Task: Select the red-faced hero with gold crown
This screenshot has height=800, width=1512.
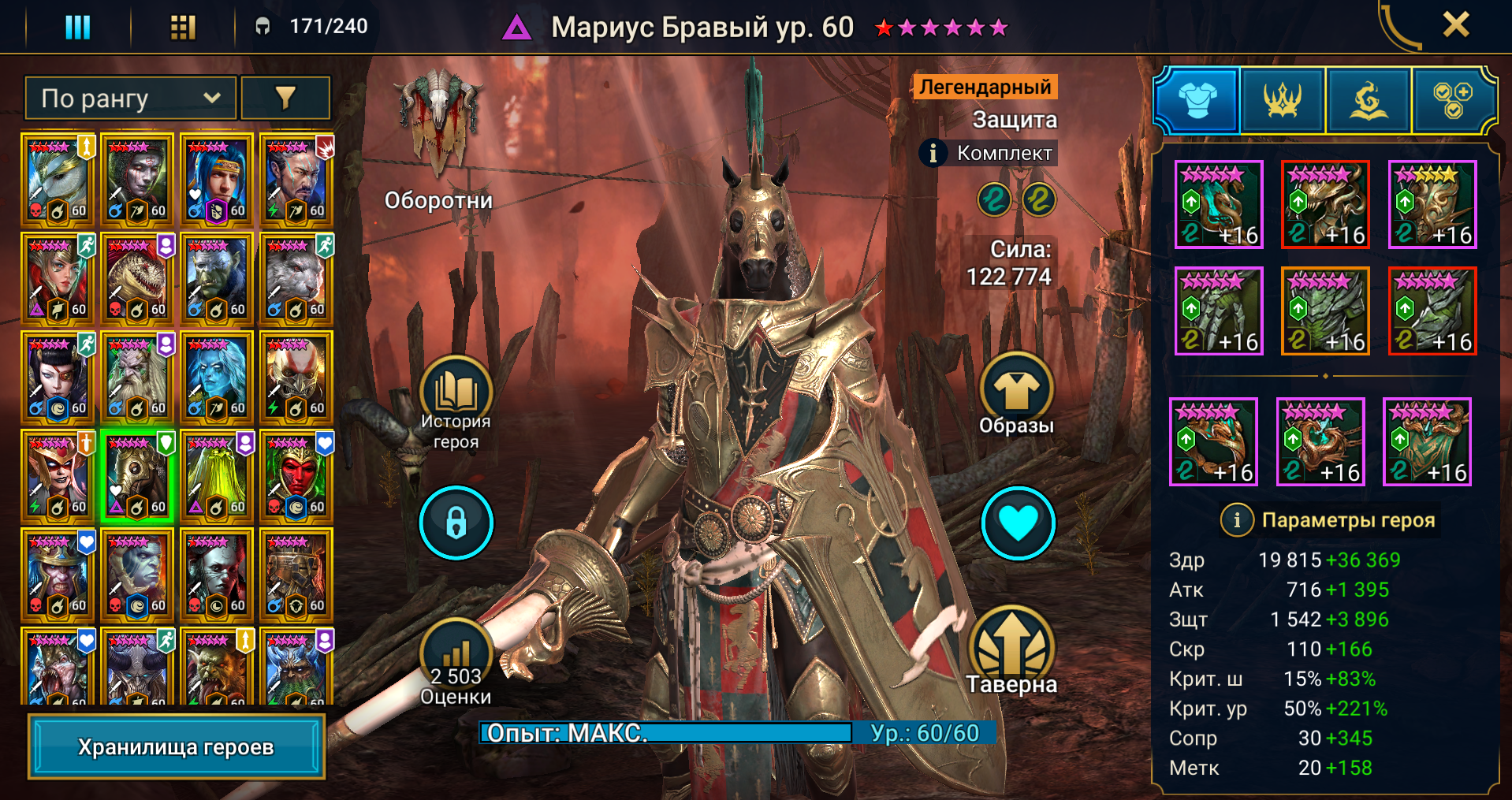Action: pyautogui.click(x=296, y=476)
